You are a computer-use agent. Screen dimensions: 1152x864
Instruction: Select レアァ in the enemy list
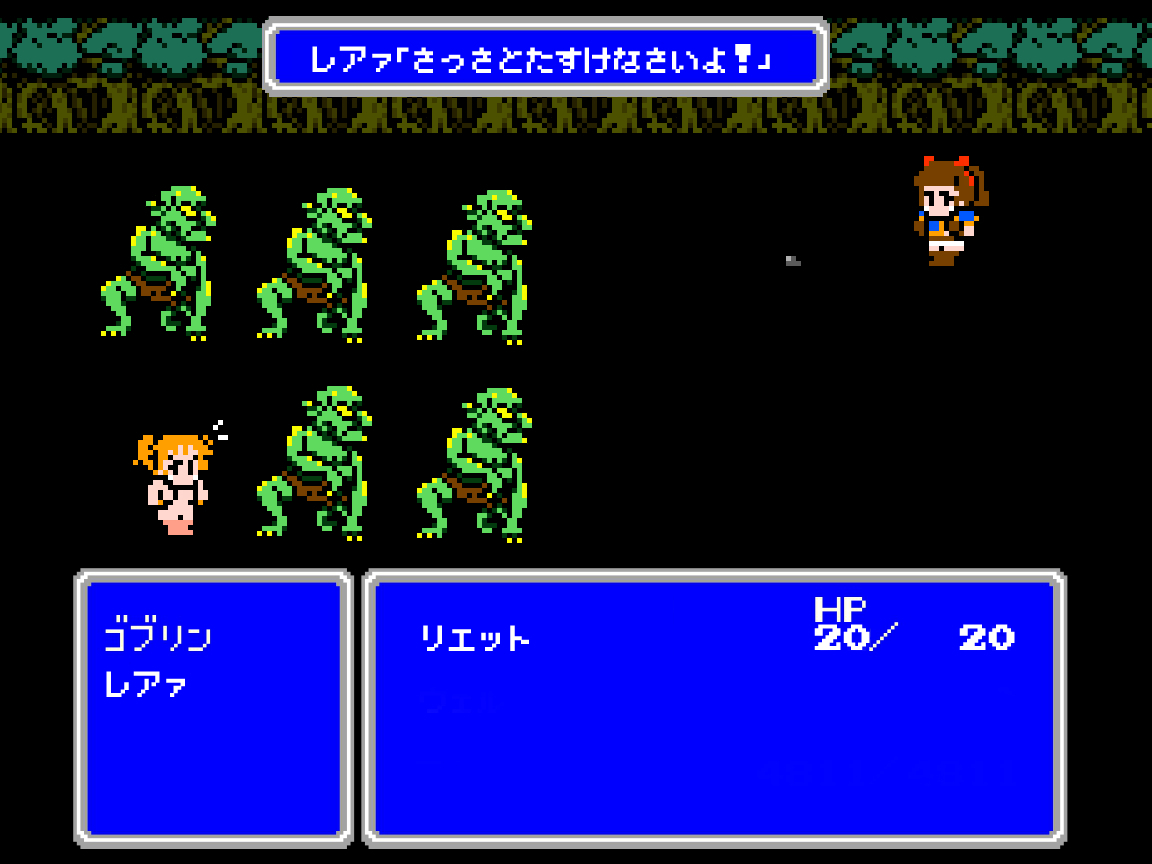146,685
